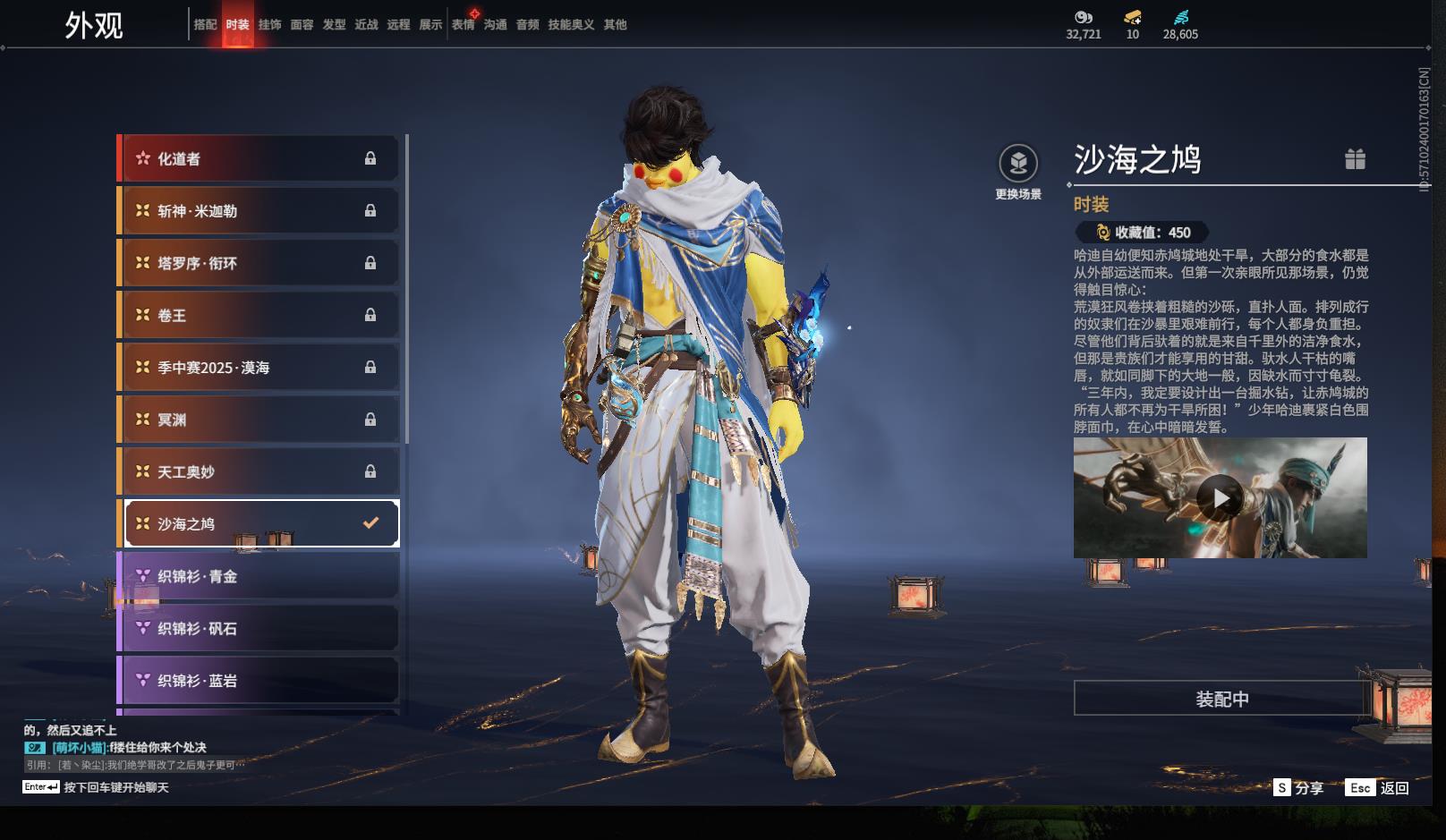1446x840 pixels.
Task: Choose the 季中赛2025·漠海 outfit
Action: click(x=259, y=368)
